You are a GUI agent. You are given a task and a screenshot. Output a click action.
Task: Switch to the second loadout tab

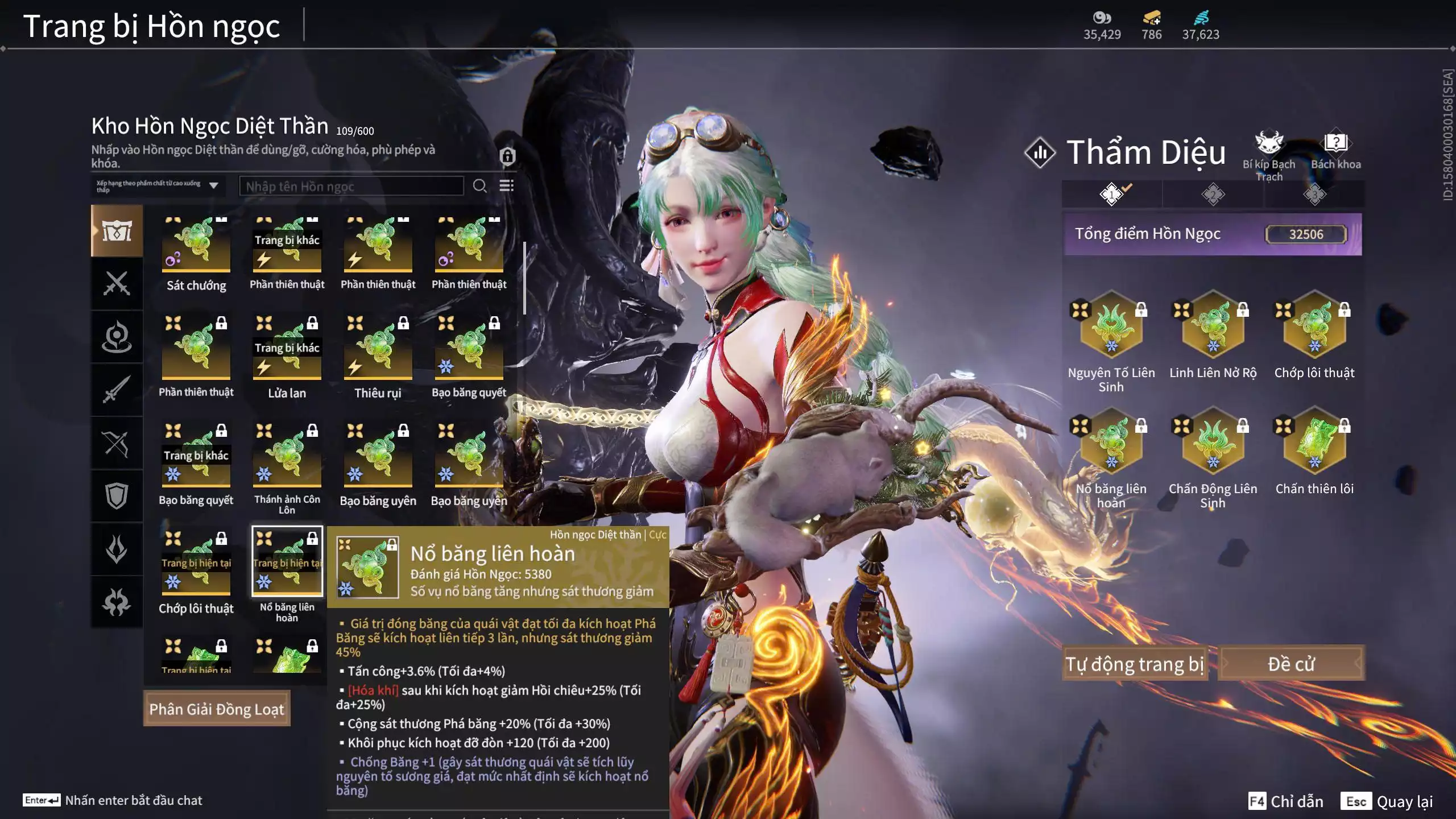[x=1213, y=195]
